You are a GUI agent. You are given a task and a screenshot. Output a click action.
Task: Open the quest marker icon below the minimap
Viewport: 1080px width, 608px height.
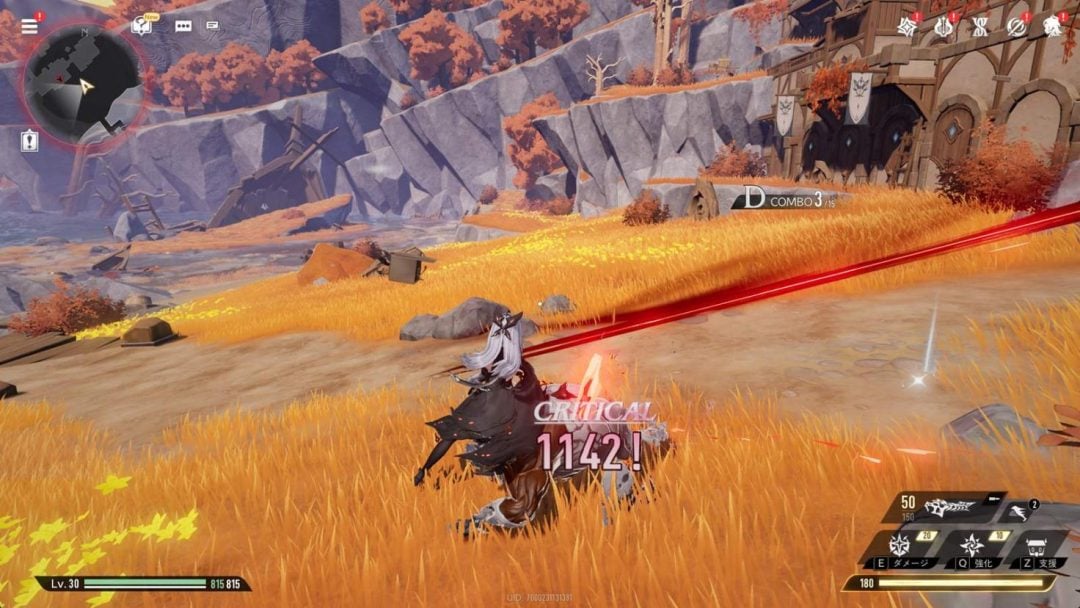(x=29, y=142)
